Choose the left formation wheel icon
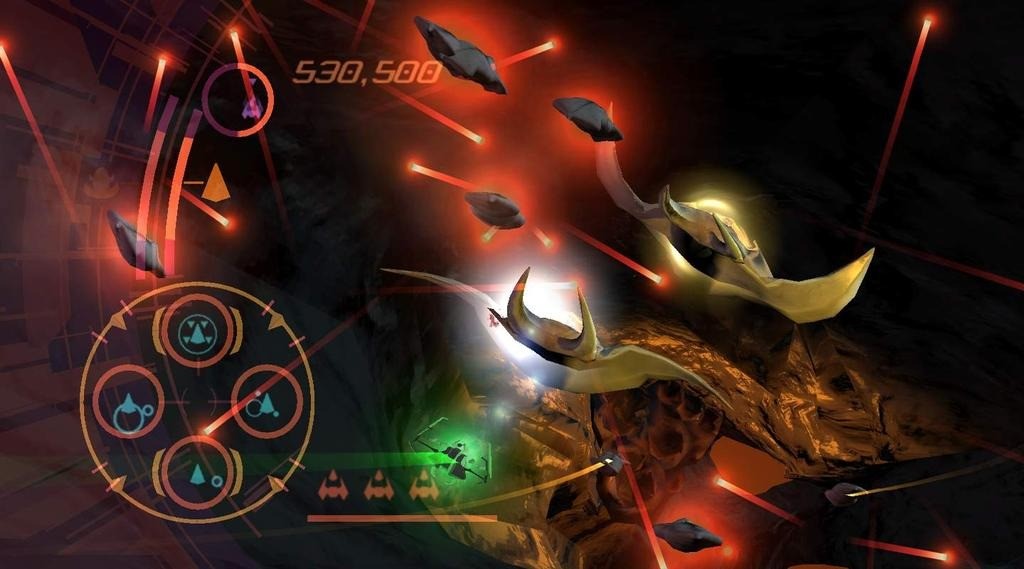 [x=129, y=402]
